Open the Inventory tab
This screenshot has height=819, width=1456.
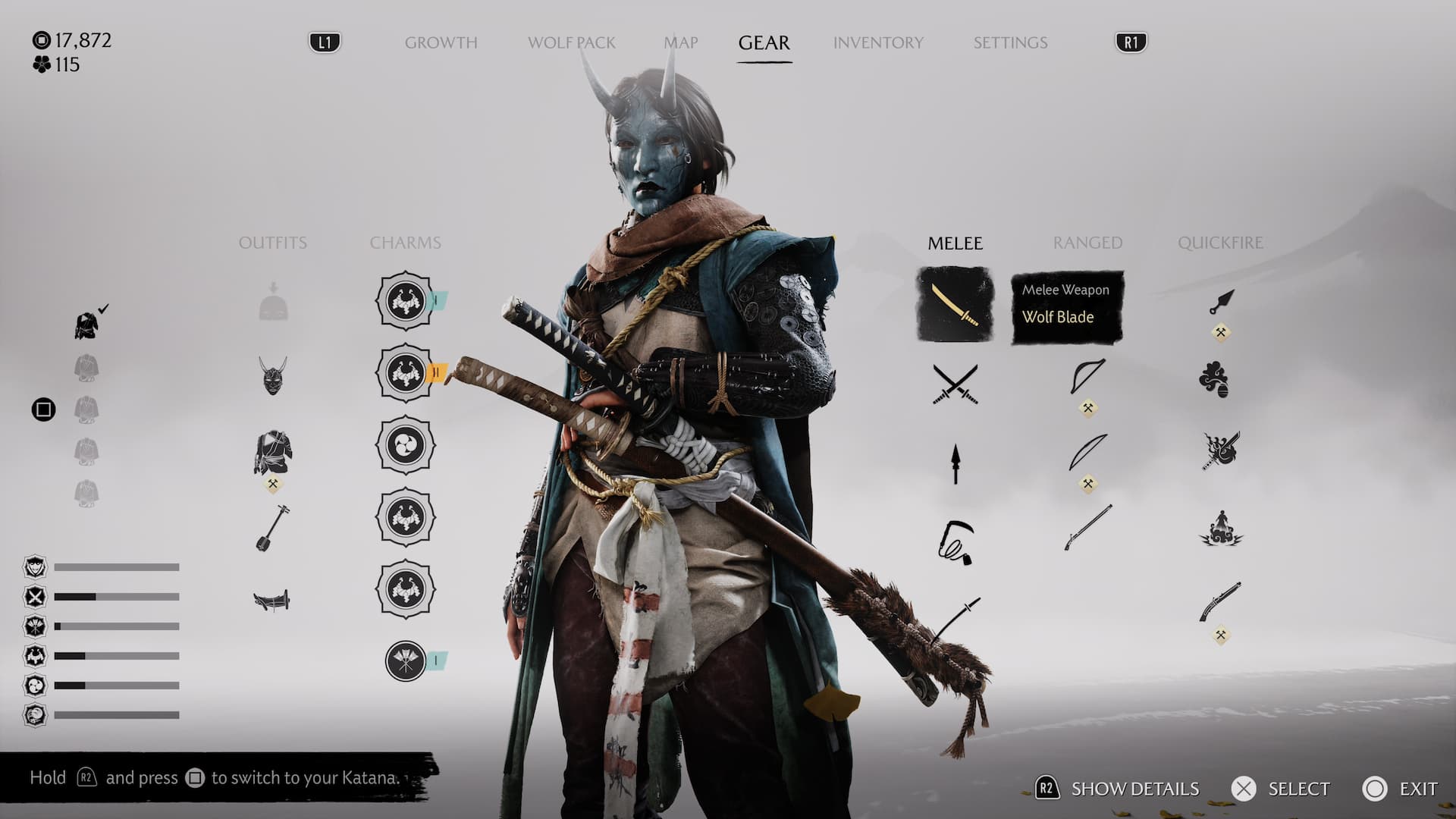(x=878, y=42)
